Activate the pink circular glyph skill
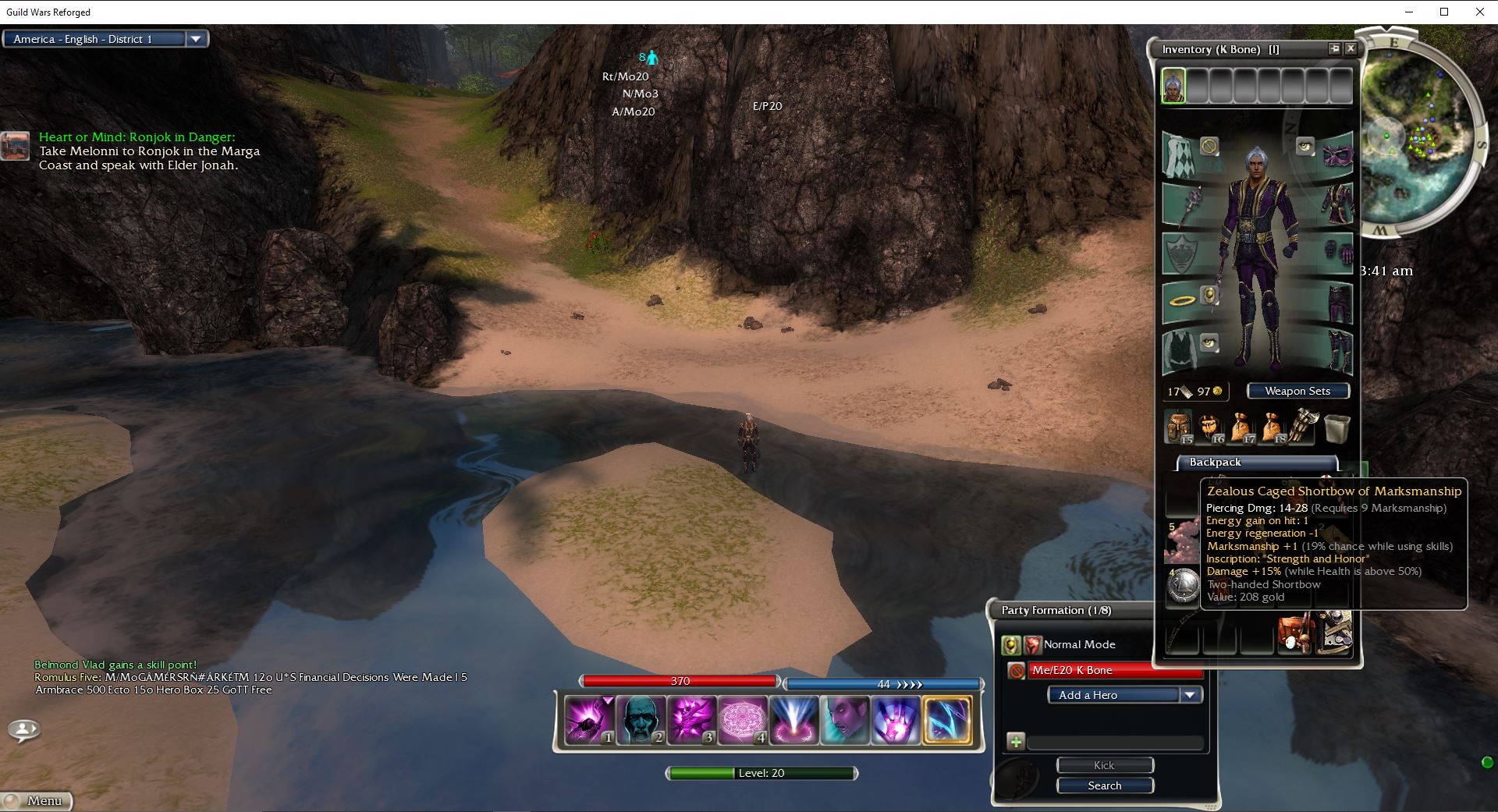This screenshot has height=812, width=1498. (742, 719)
